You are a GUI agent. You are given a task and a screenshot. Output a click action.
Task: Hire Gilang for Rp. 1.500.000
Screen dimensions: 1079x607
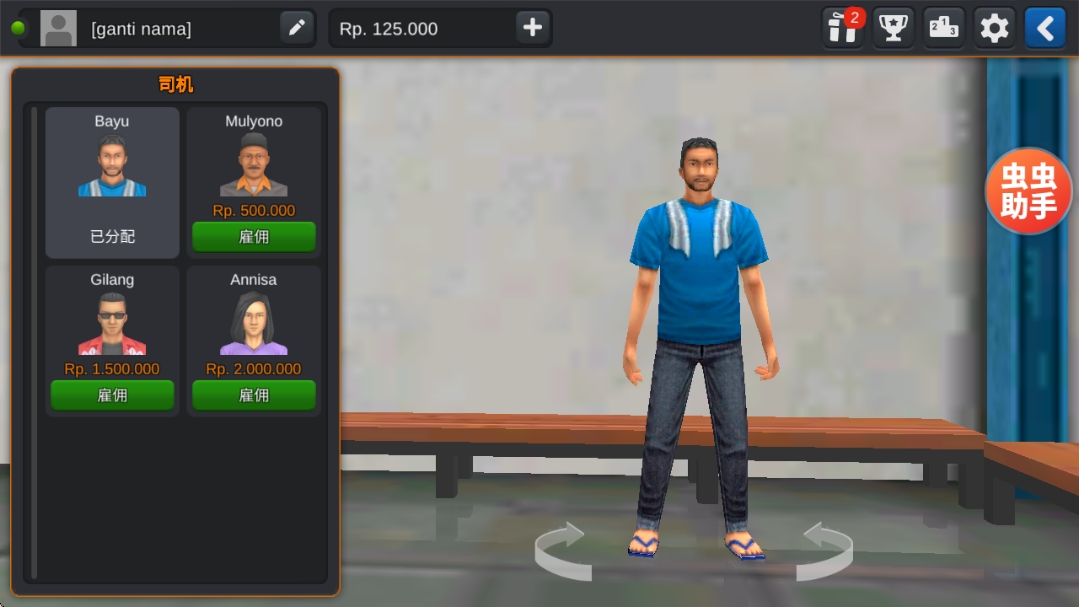pyautogui.click(x=112, y=395)
